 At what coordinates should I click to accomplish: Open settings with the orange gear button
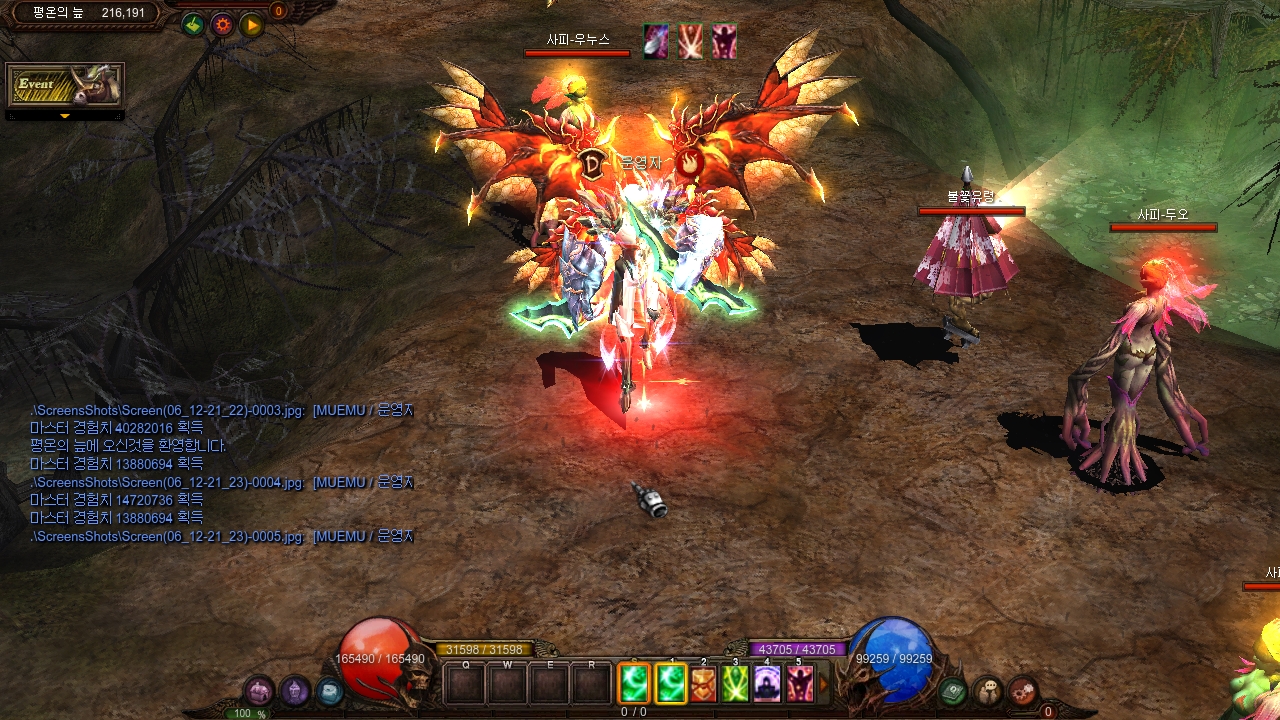tap(222, 25)
